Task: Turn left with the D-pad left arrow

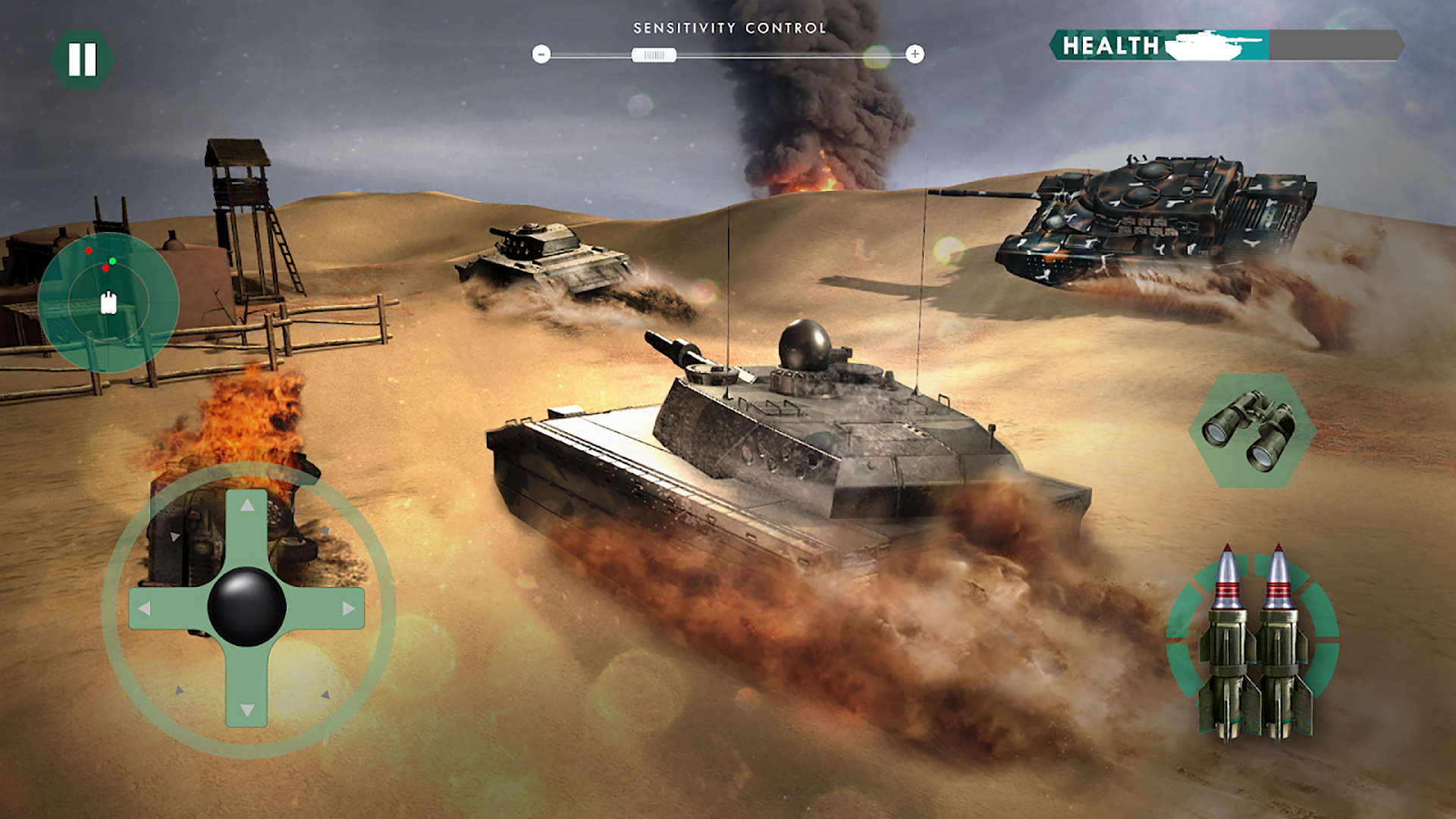Action: (144, 608)
